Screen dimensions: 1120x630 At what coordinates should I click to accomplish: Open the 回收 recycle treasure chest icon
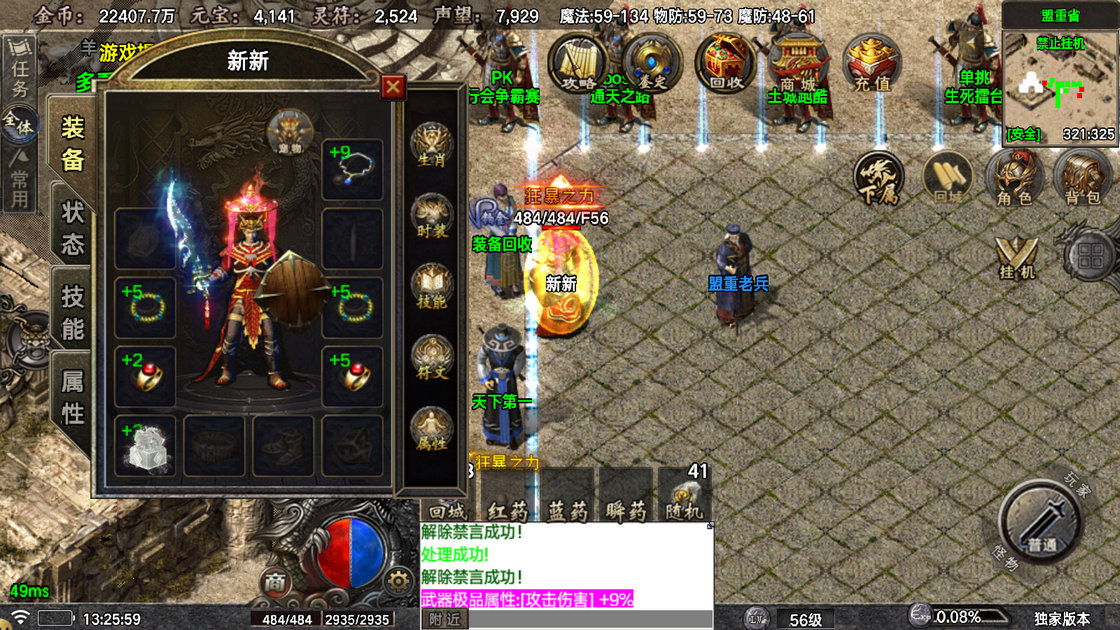point(725,62)
